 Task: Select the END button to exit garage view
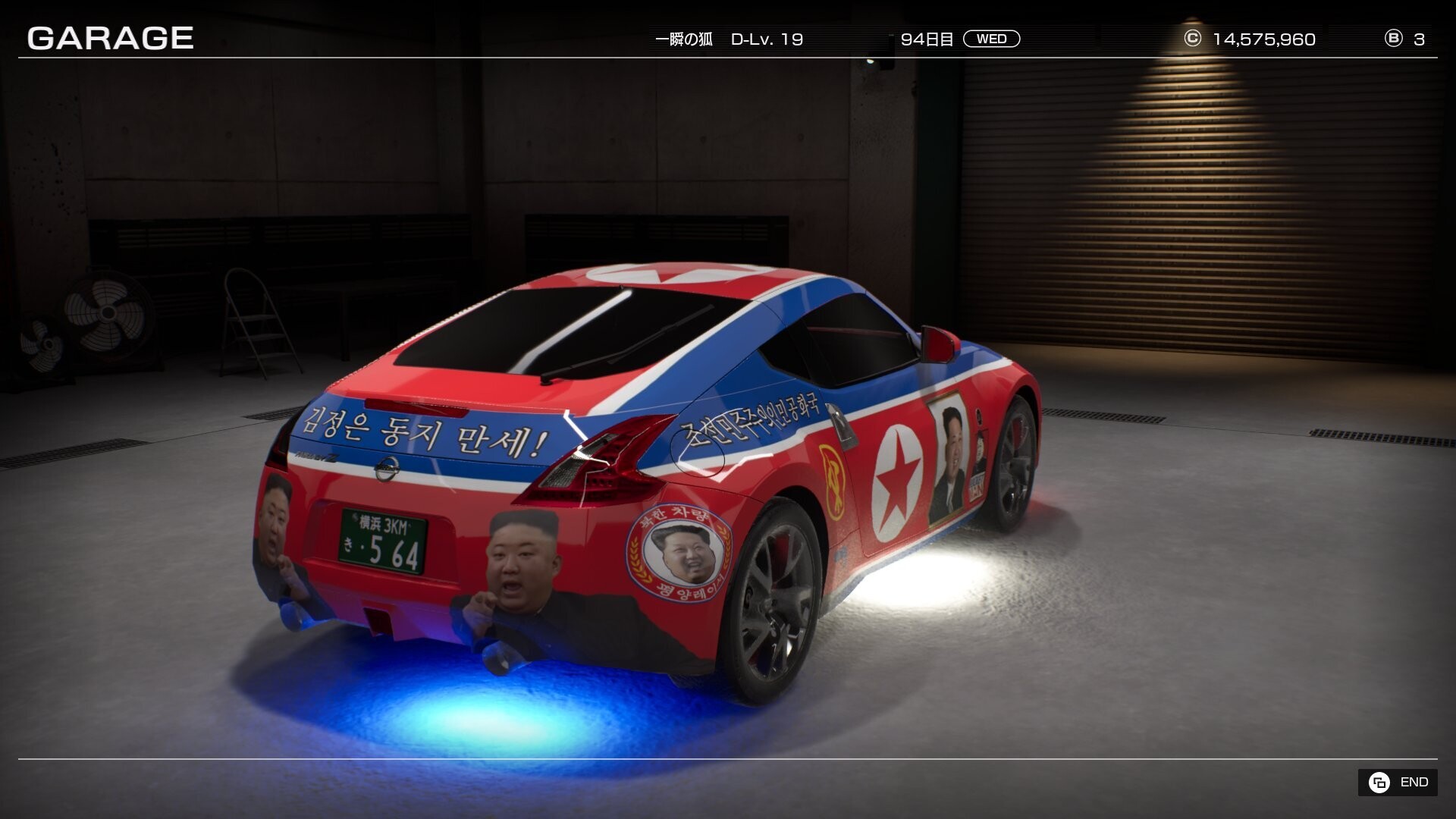(1398, 782)
